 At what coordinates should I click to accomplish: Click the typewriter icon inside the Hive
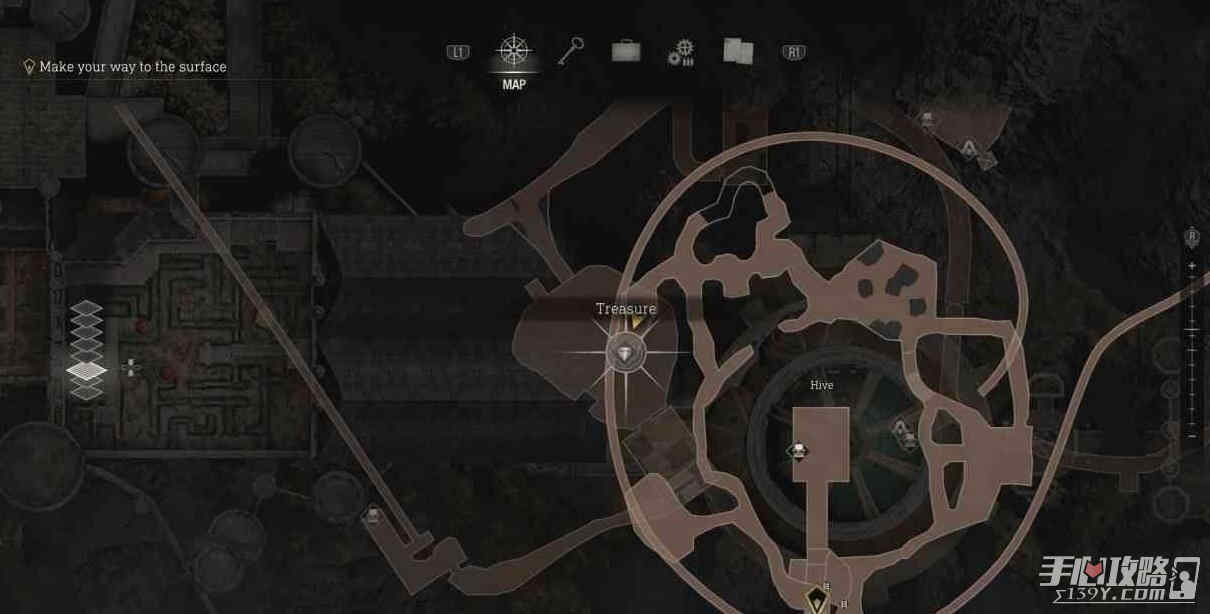(x=798, y=451)
